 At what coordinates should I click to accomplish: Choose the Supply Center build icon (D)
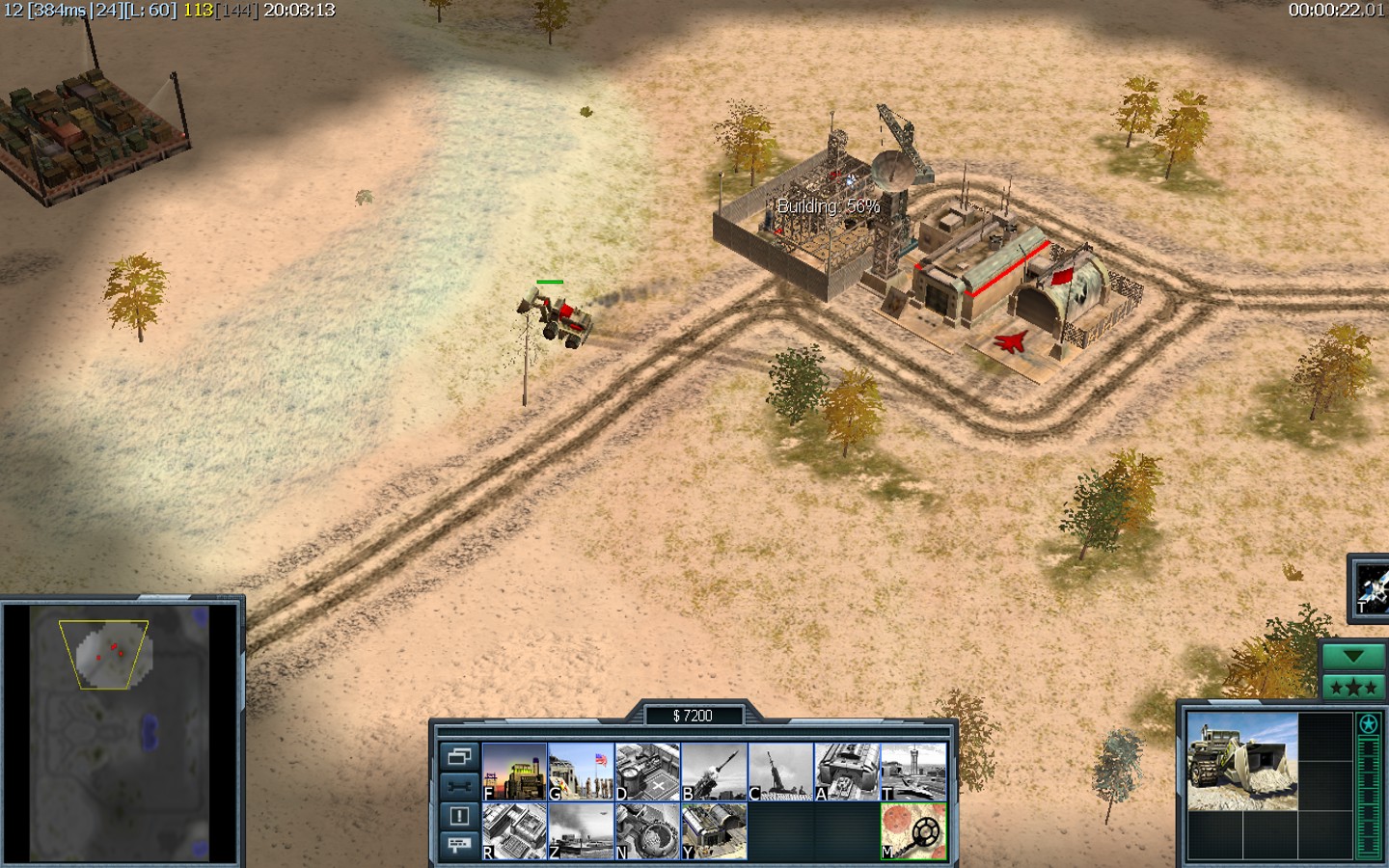[647, 772]
